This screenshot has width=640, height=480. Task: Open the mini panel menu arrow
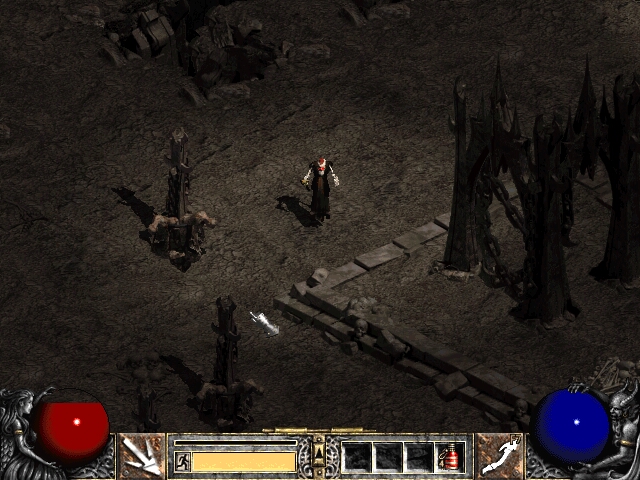click(319, 451)
